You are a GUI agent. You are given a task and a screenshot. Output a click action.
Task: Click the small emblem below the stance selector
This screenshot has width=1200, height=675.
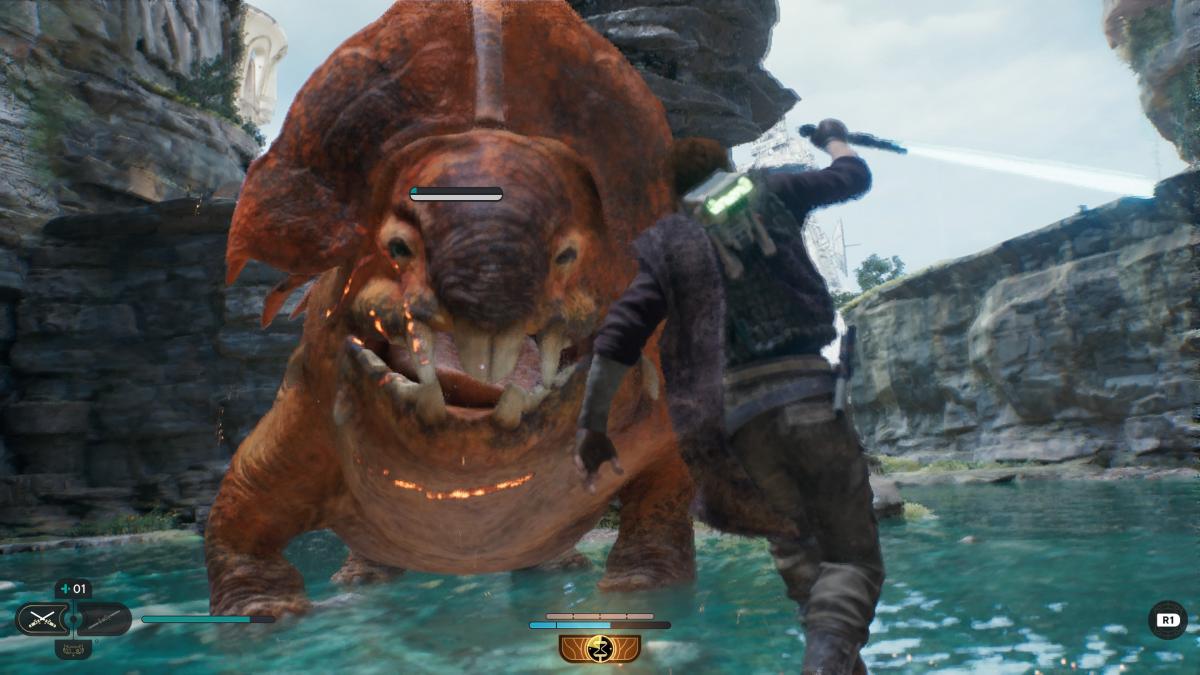(72, 650)
